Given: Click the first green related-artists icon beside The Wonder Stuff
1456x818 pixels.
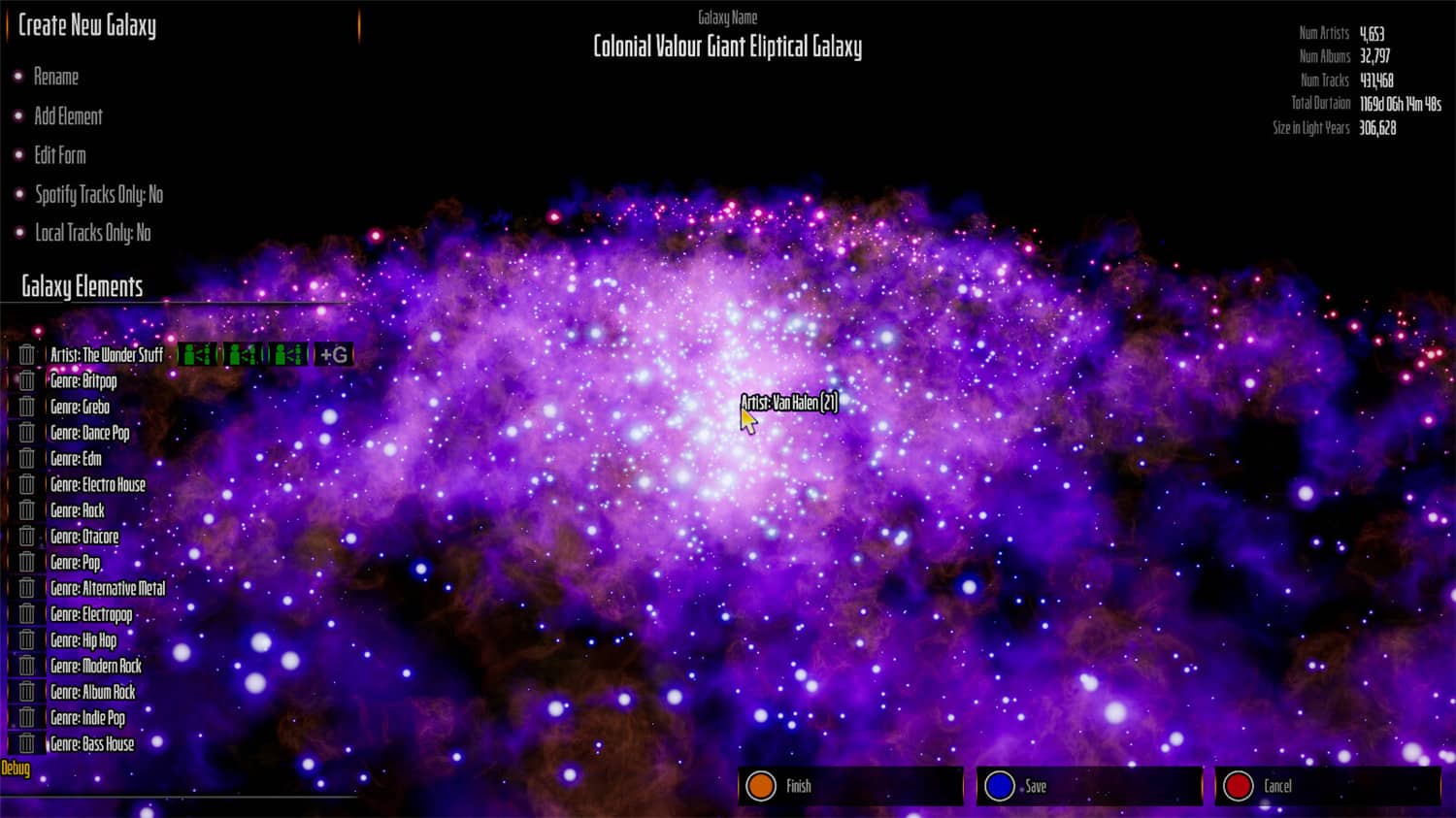Looking at the screenshot, I should click(x=199, y=354).
